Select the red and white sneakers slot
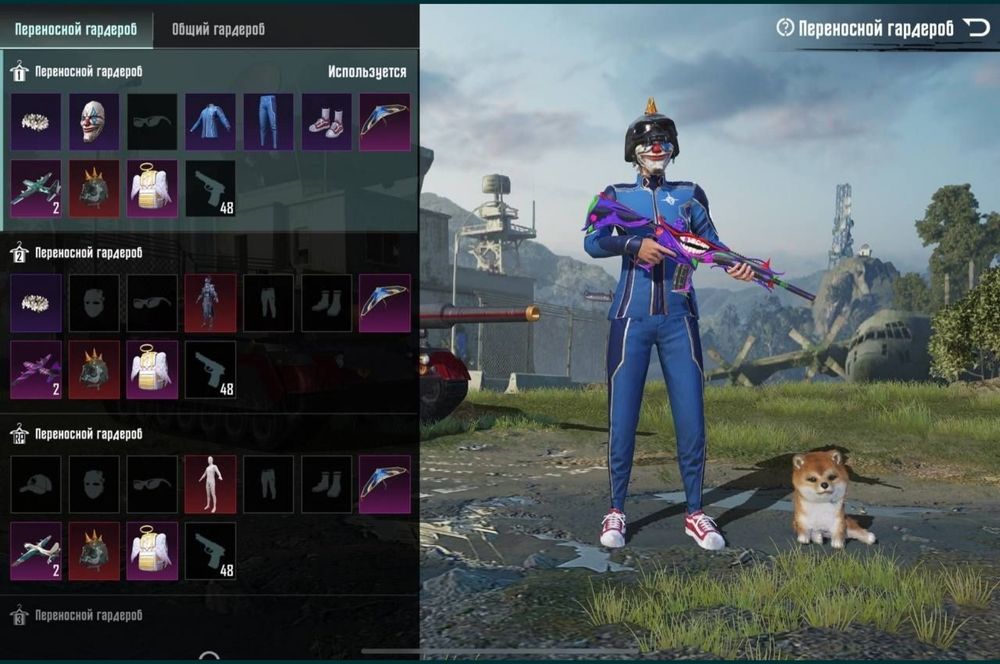 coord(326,122)
